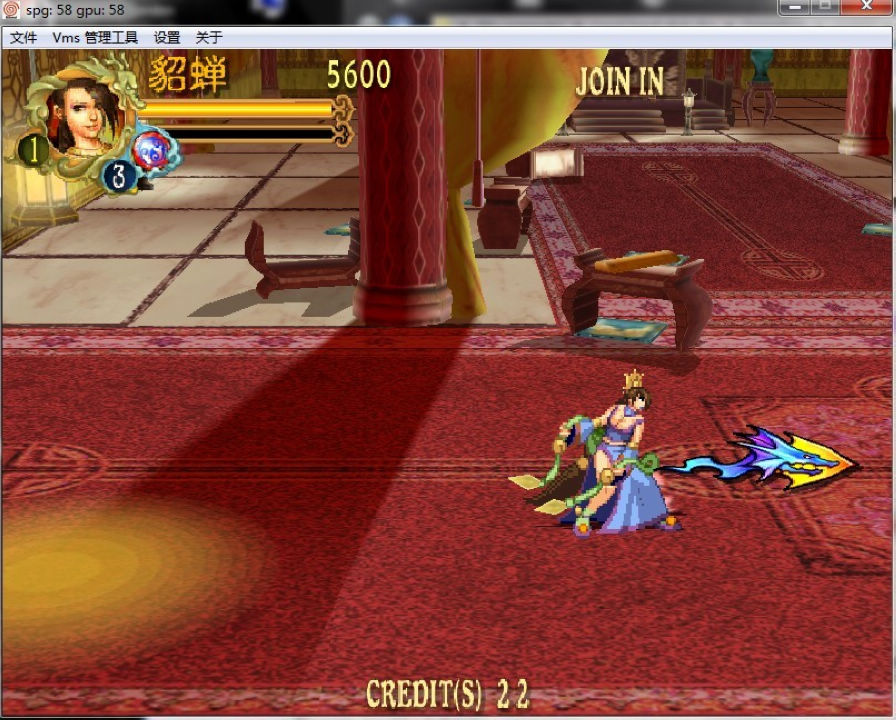Close the emulator window
Viewport: 896px width, 720px height.
[x=866, y=7]
